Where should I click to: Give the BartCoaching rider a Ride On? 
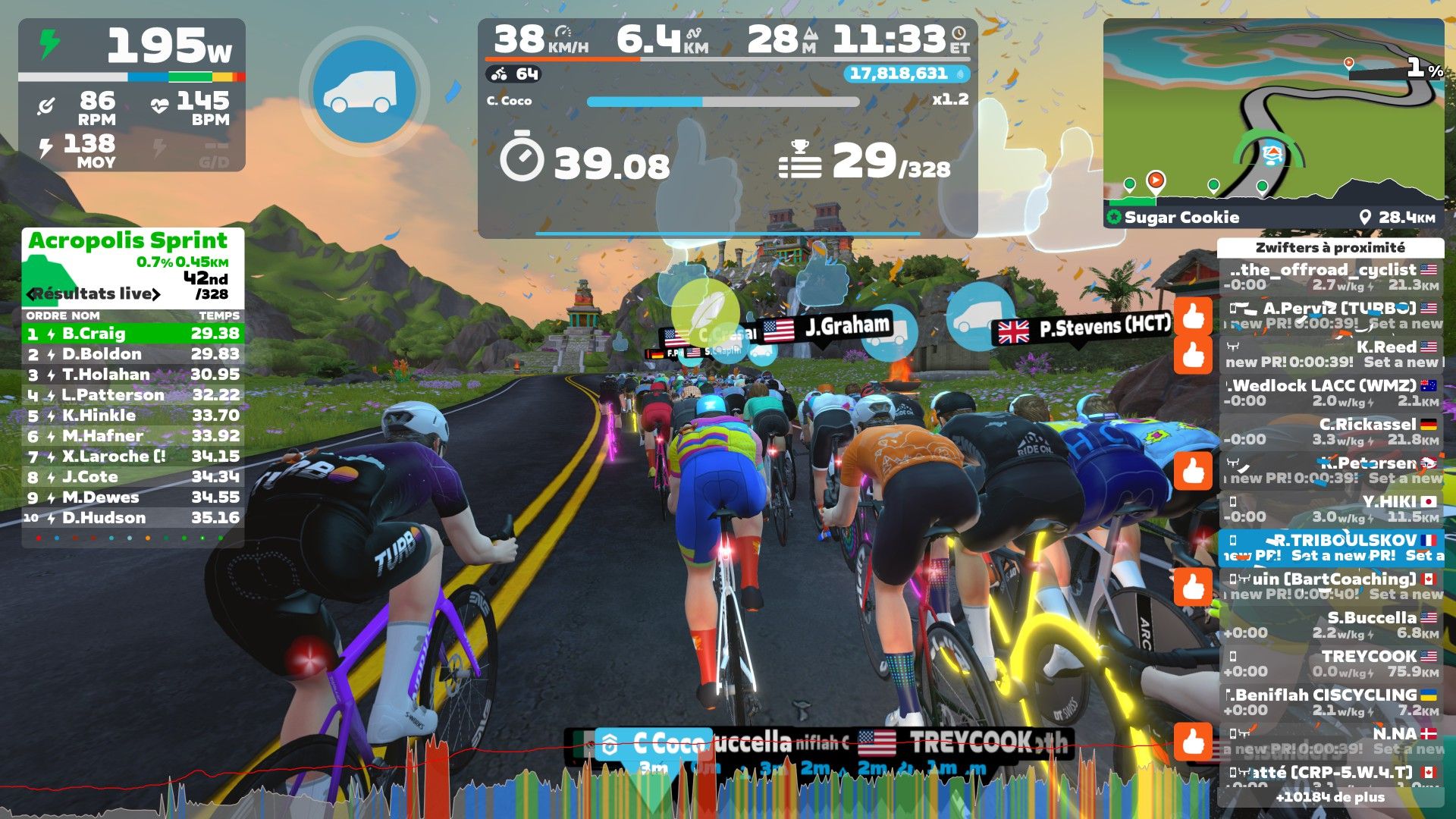[1194, 587]
